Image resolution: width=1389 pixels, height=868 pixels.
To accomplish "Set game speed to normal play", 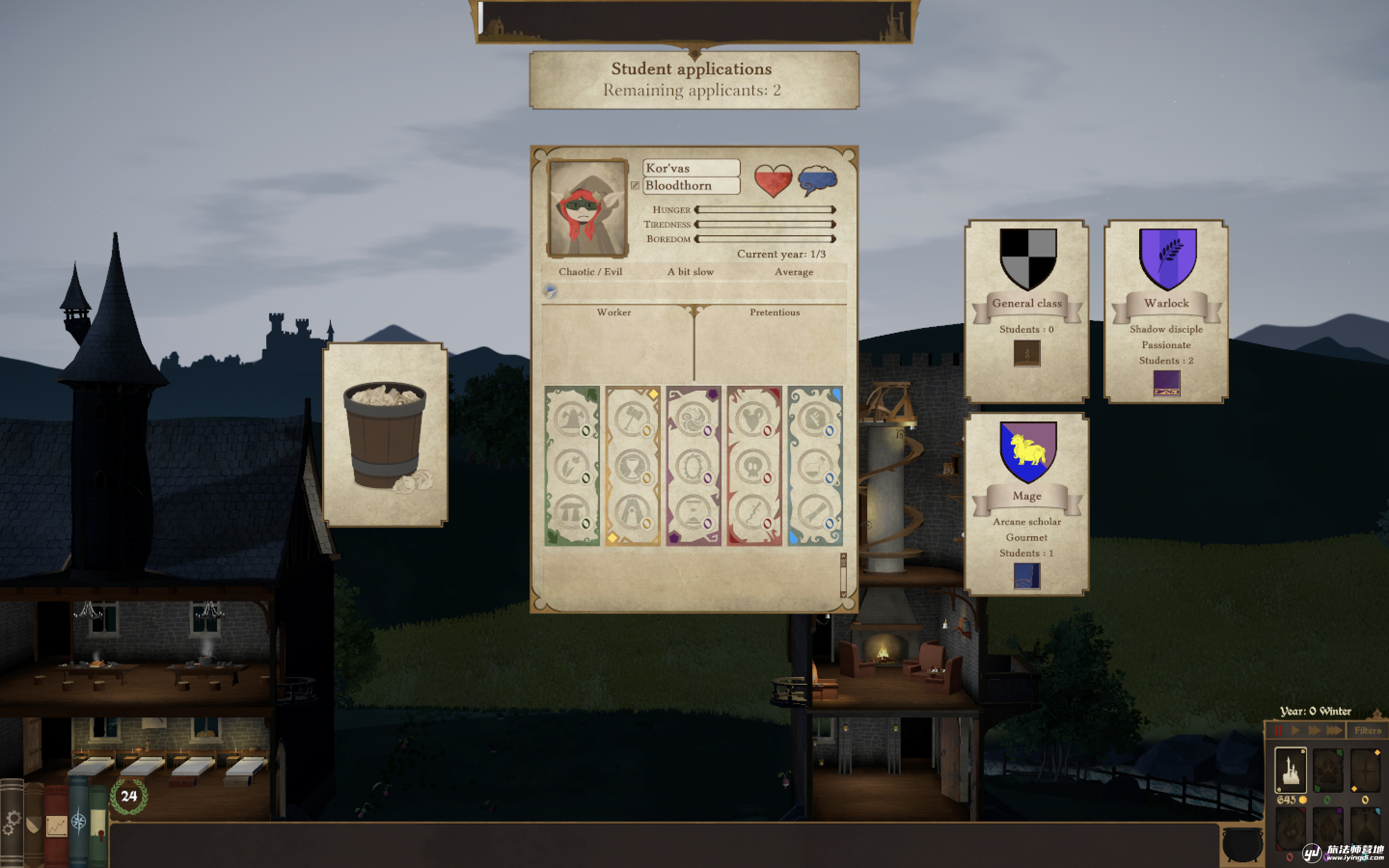I will click(x=1295, y=730).
